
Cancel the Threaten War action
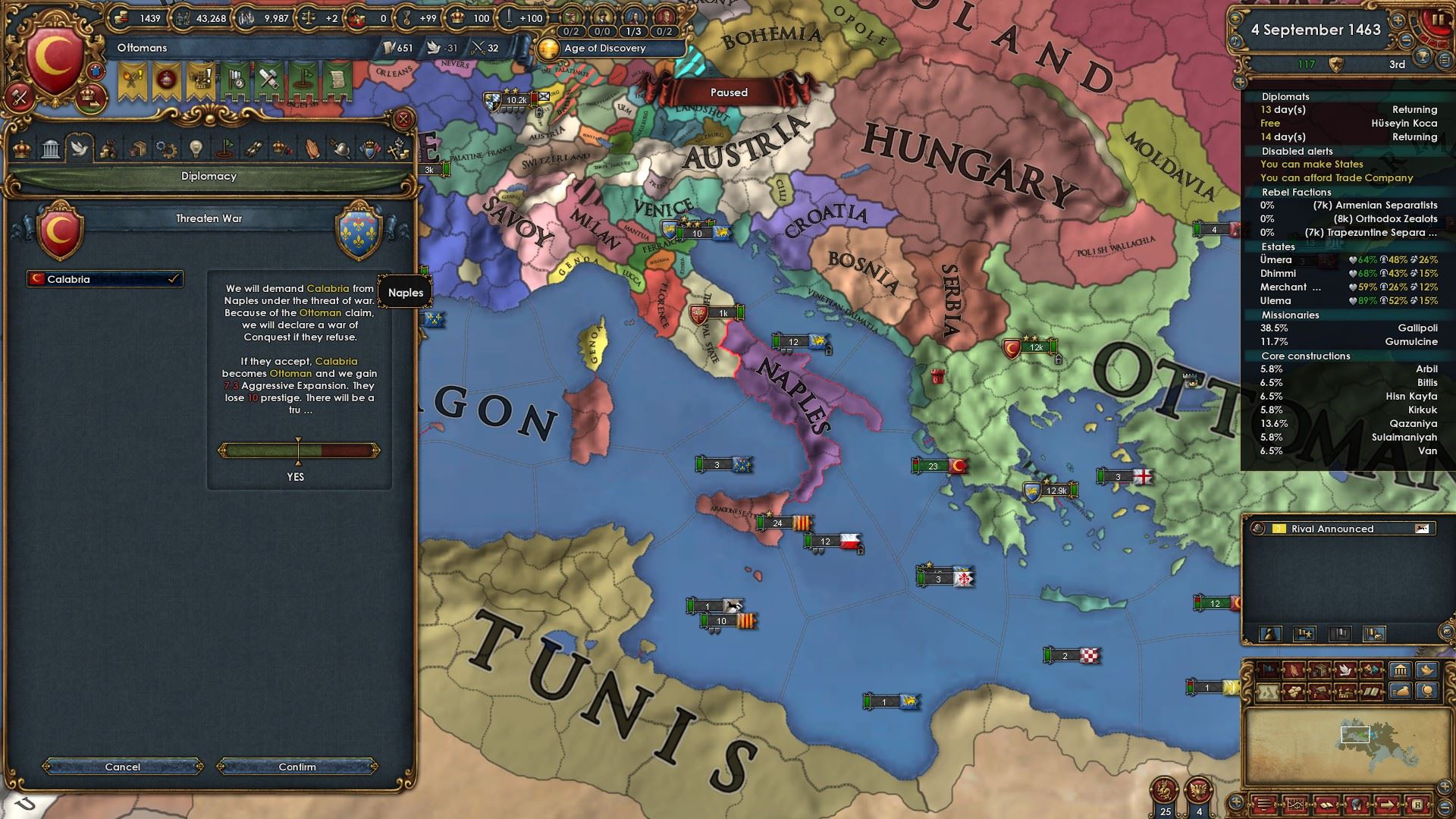[123, 767]
